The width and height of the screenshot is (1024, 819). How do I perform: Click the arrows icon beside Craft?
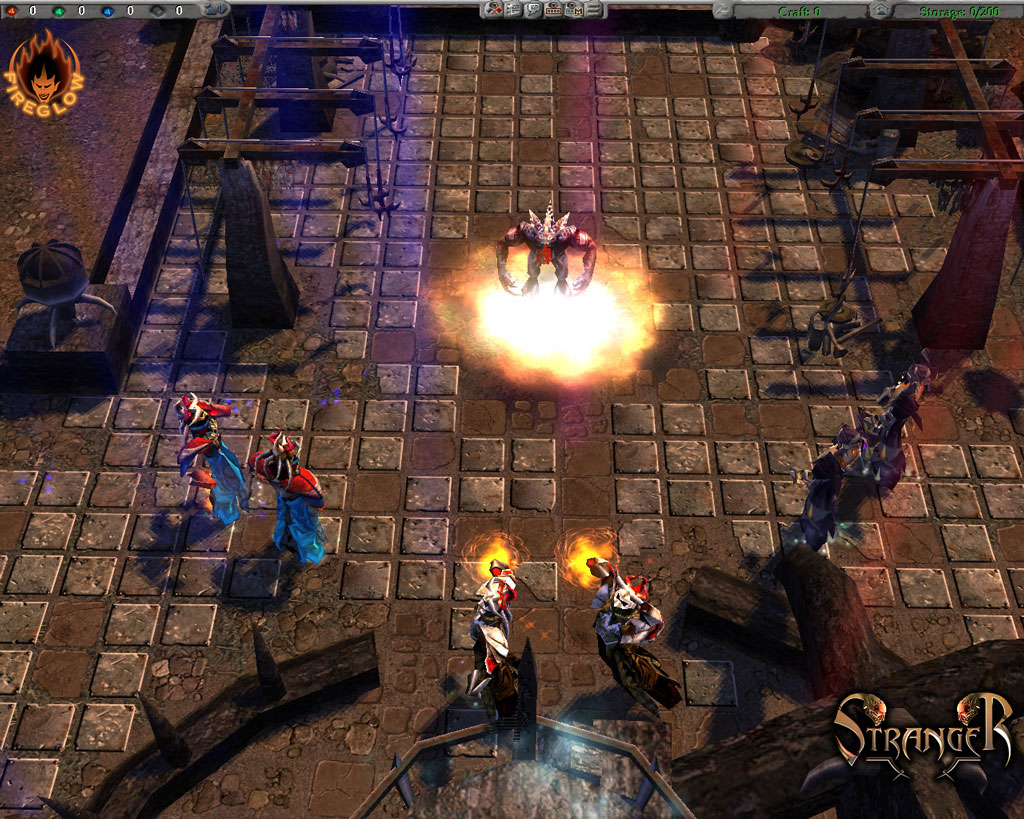(723, 10)
